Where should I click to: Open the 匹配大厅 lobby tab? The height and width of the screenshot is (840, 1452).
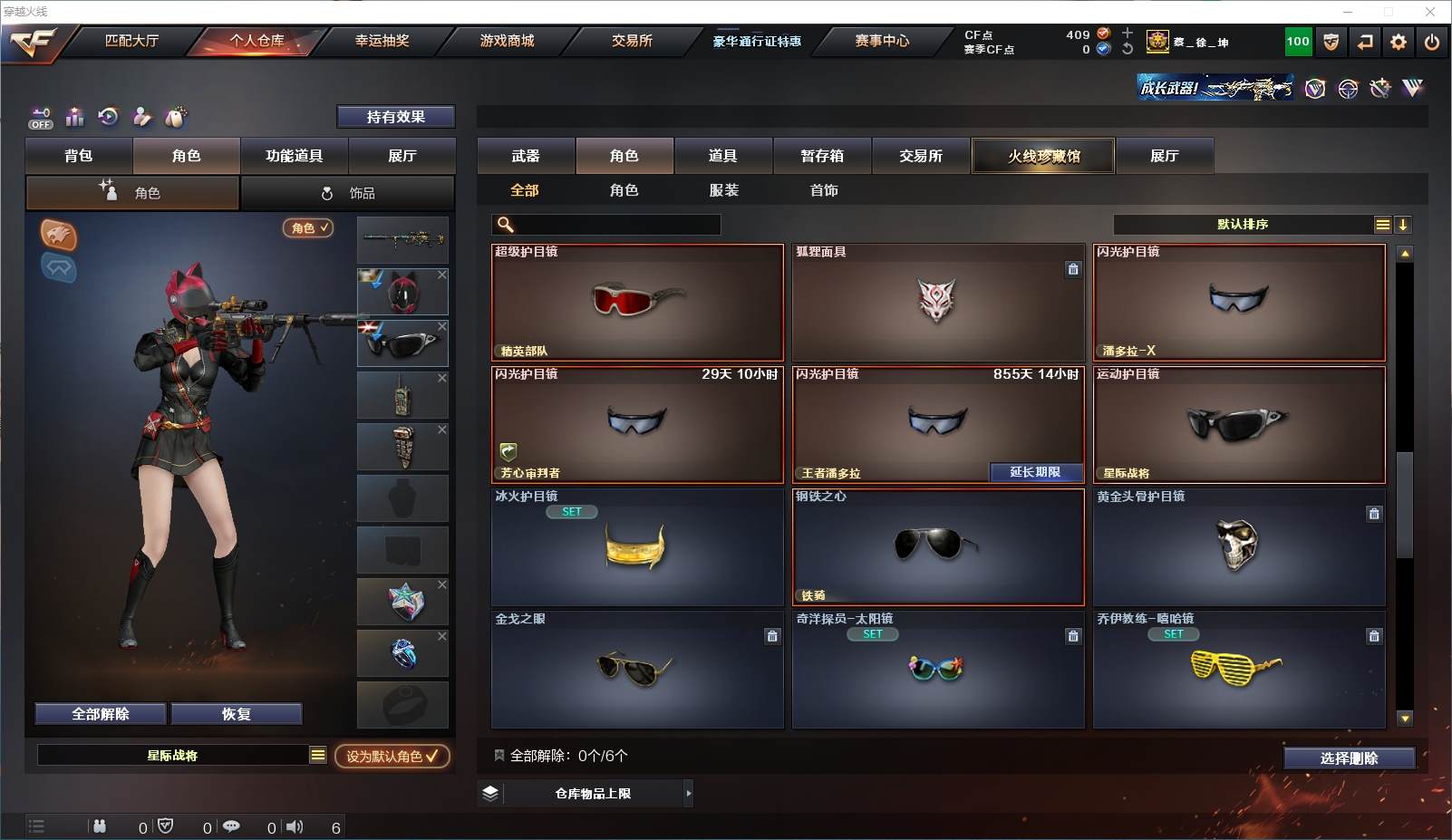(x=131, y=41)
